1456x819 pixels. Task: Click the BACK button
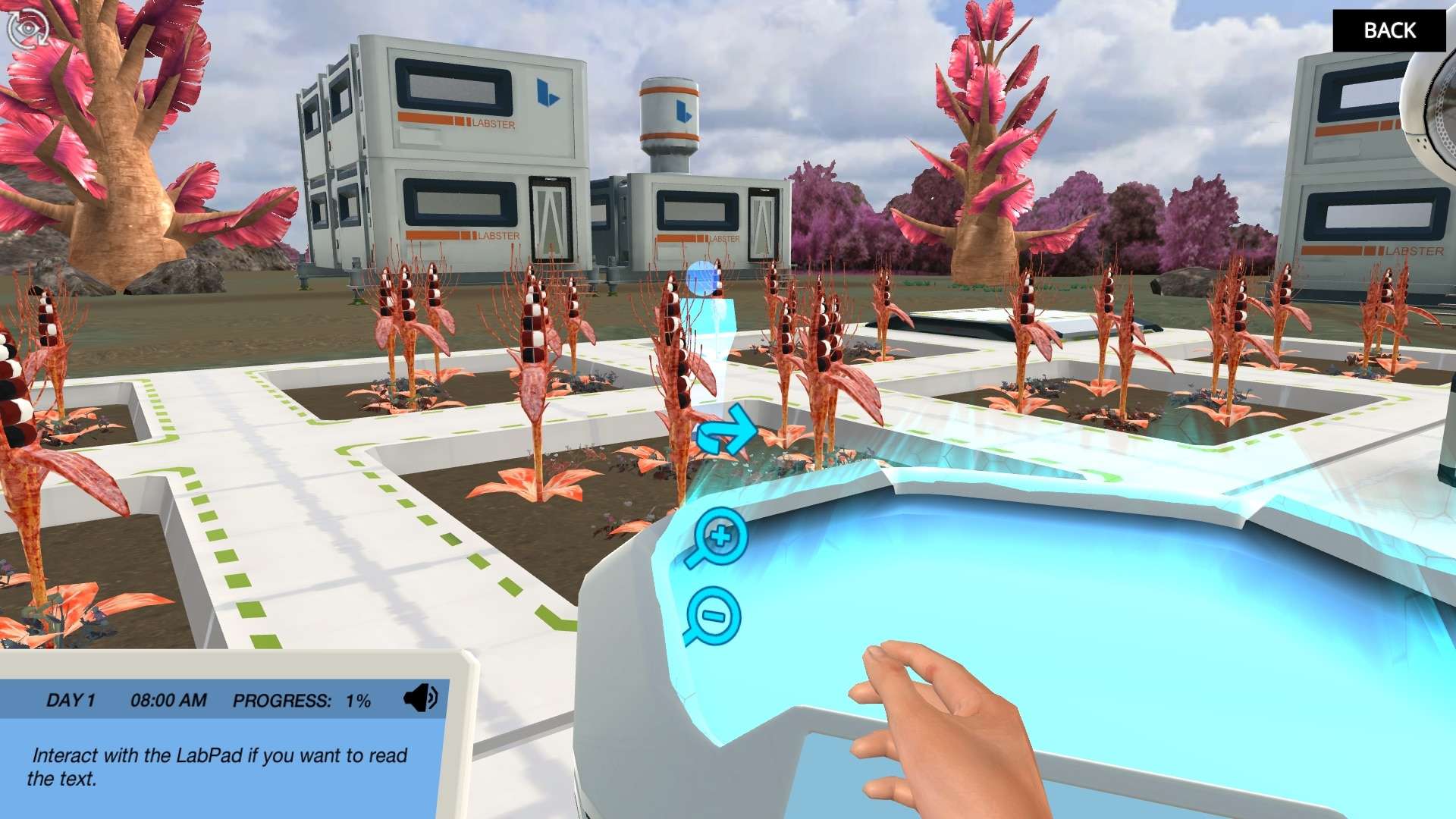pos(1389,30)
